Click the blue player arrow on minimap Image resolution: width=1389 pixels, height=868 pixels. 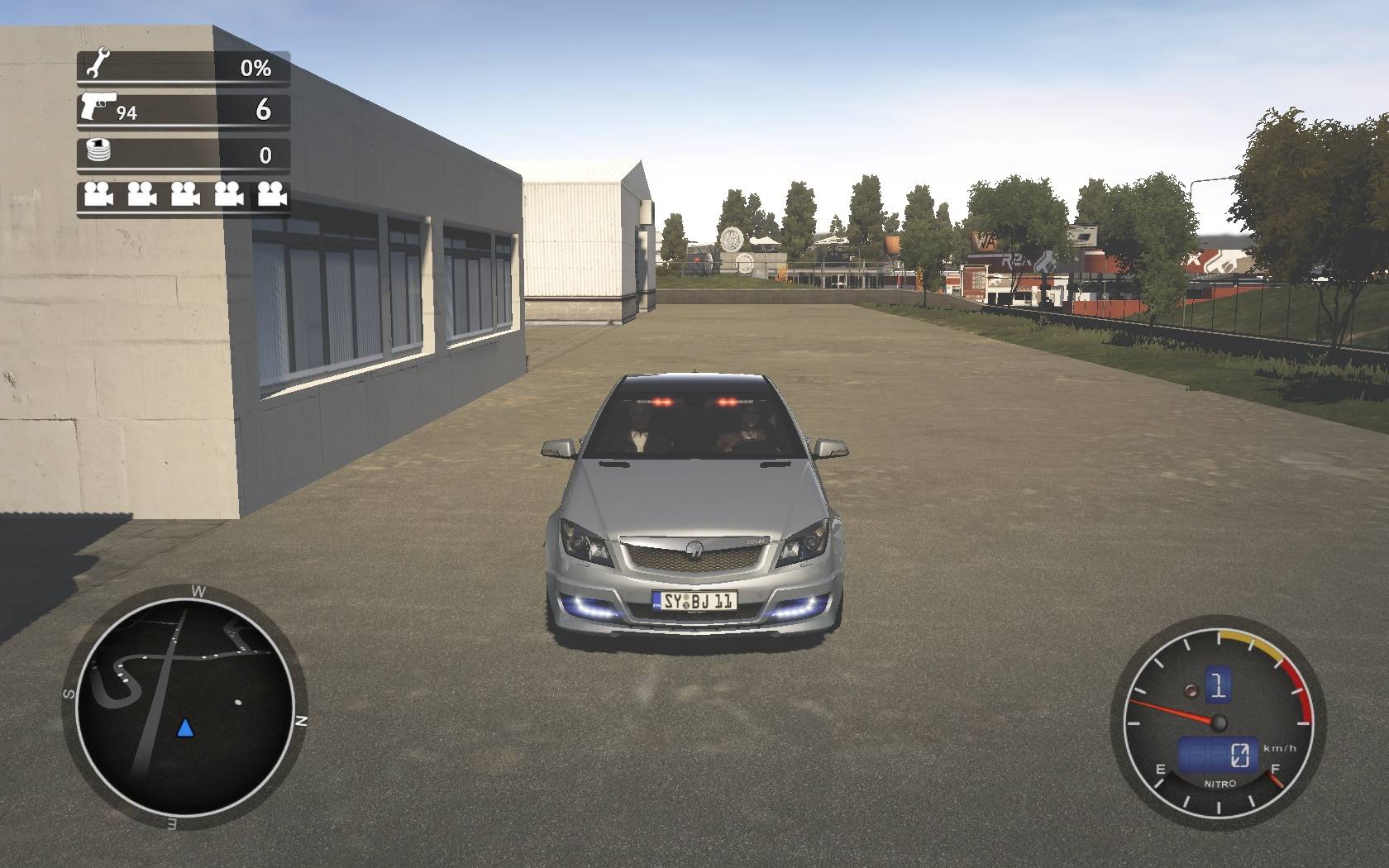pos(185,728)
